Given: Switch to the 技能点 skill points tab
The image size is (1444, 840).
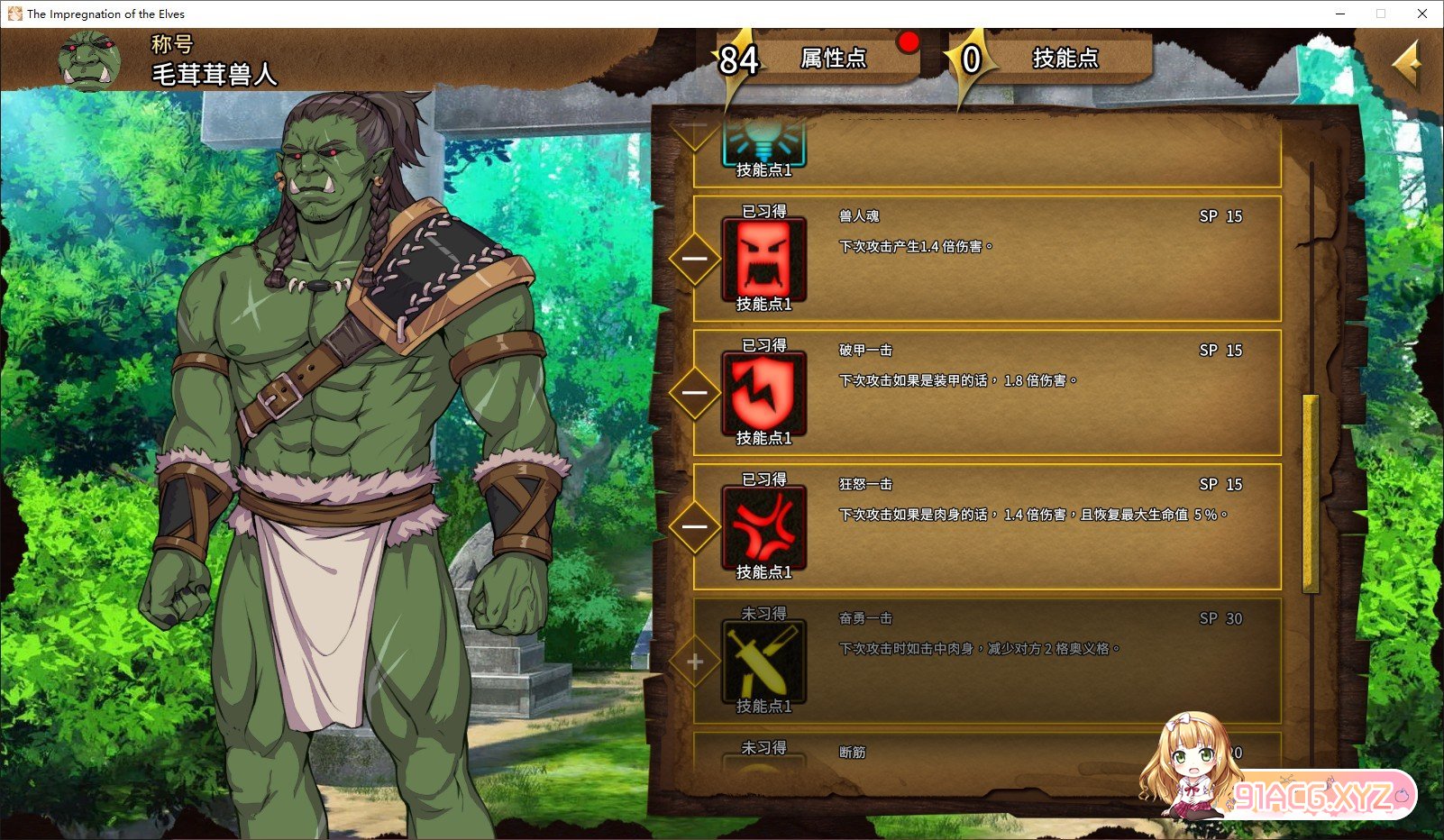Looking at the screenshot, I should click(x=1065, y=59).
